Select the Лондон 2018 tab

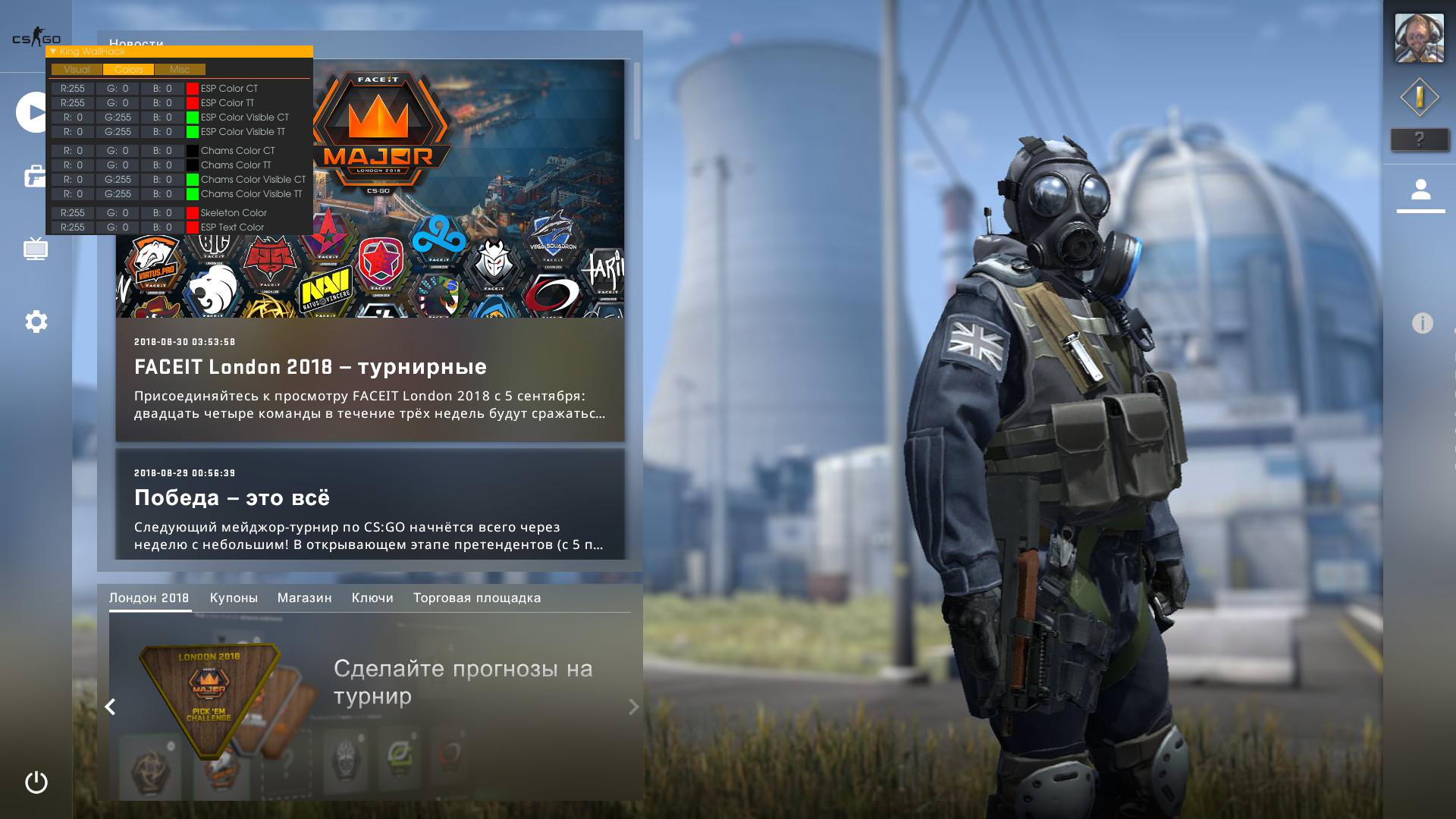point(149,598)
